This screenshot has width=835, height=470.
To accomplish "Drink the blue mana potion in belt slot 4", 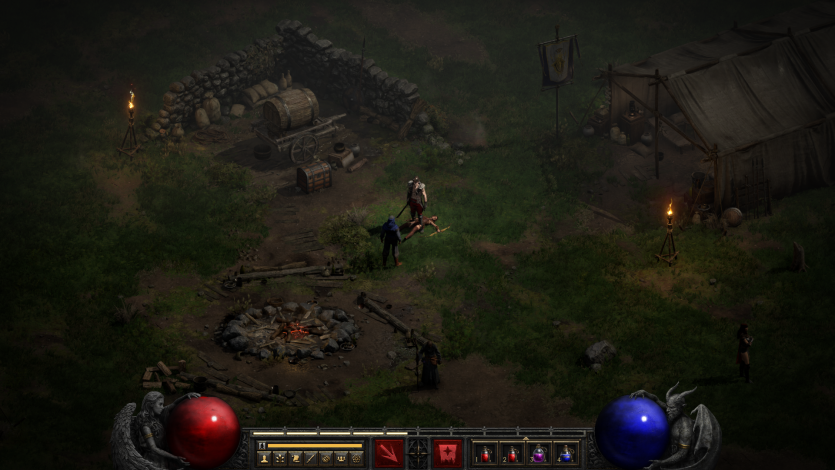I will click(565, 454).
